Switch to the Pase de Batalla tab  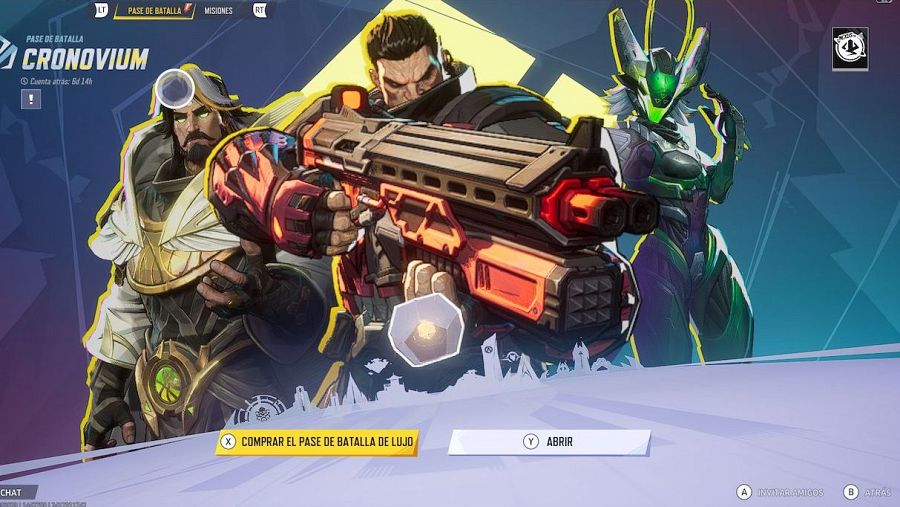(155, 10)
